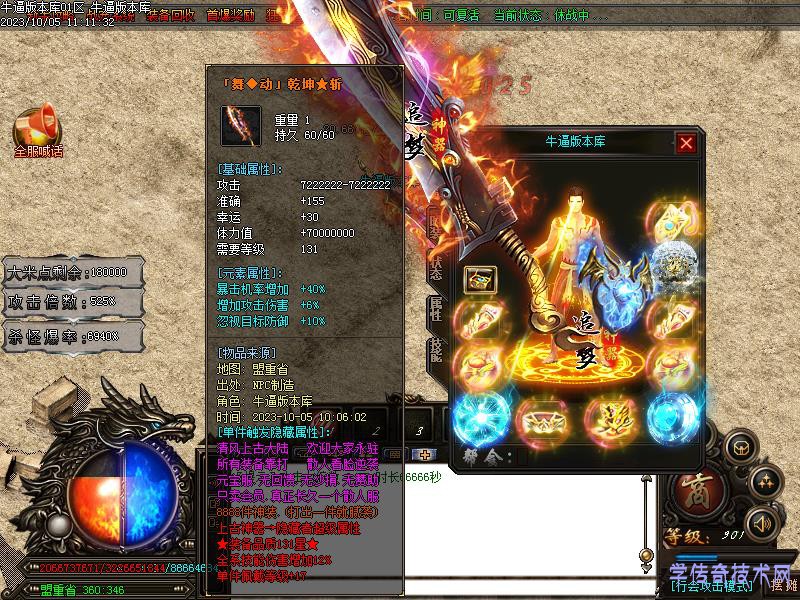Toggle the sound speaker button

coord(763,522)
